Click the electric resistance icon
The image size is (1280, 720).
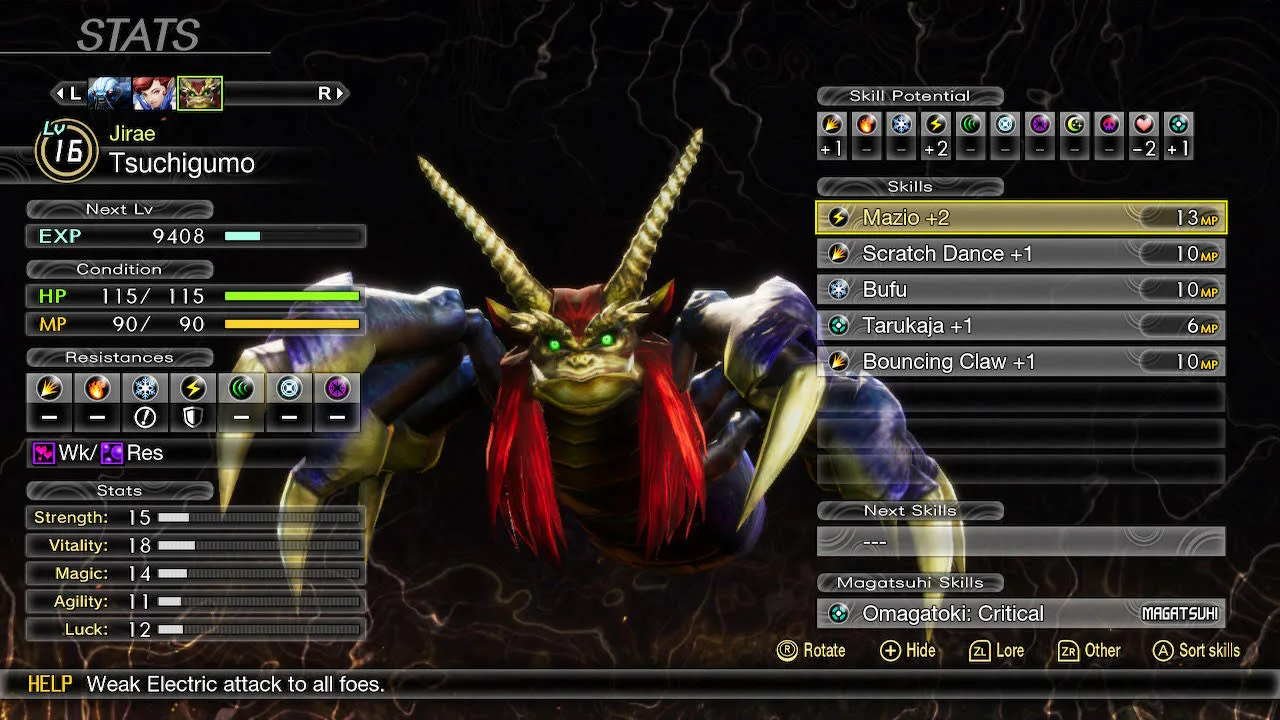tap(193, 388)
